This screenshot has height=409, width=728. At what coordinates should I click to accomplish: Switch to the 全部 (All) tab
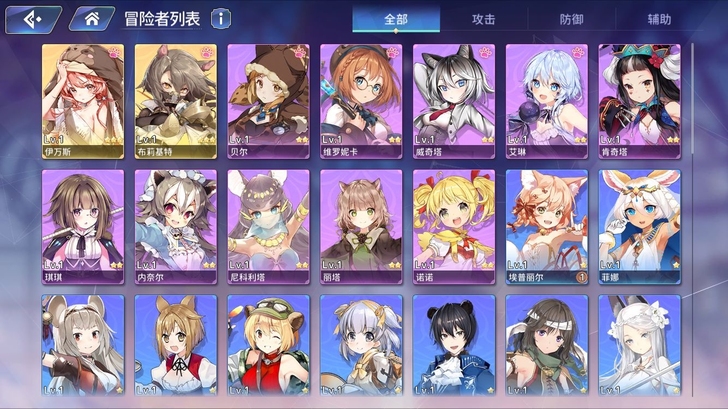coord(396,19)
